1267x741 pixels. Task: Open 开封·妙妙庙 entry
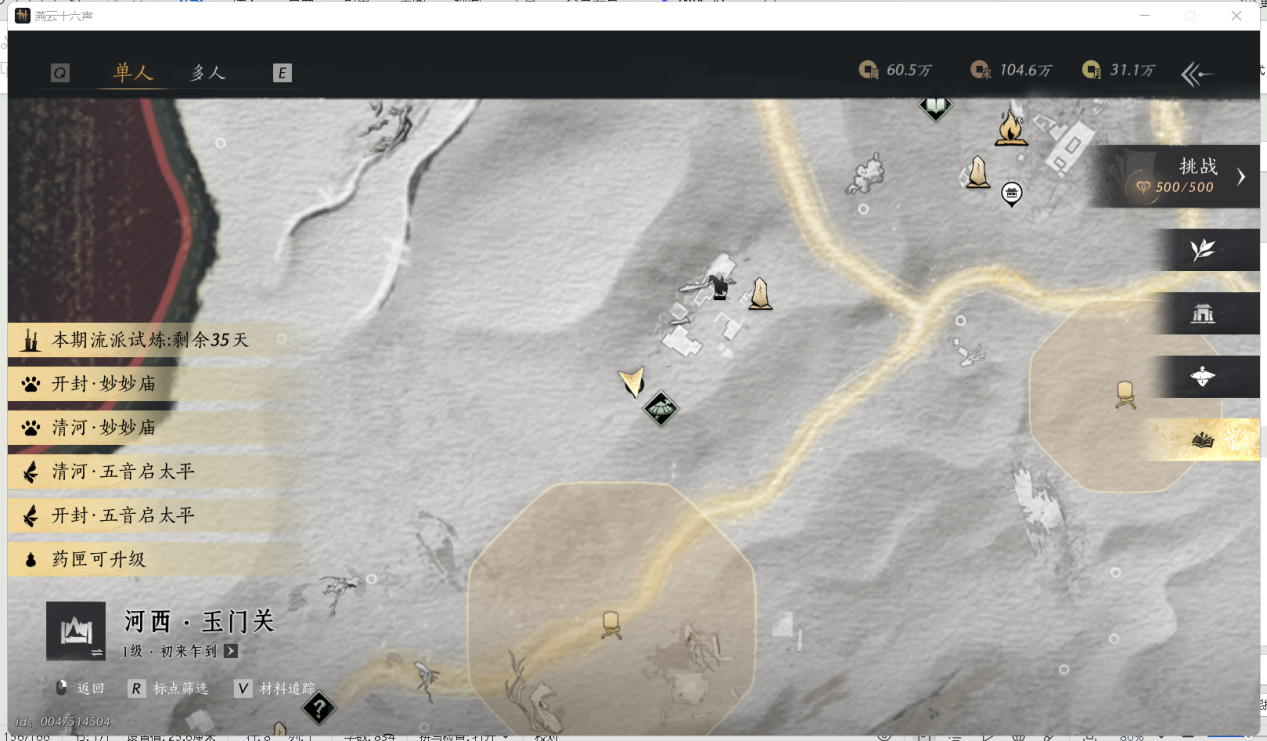click(105, 384)
